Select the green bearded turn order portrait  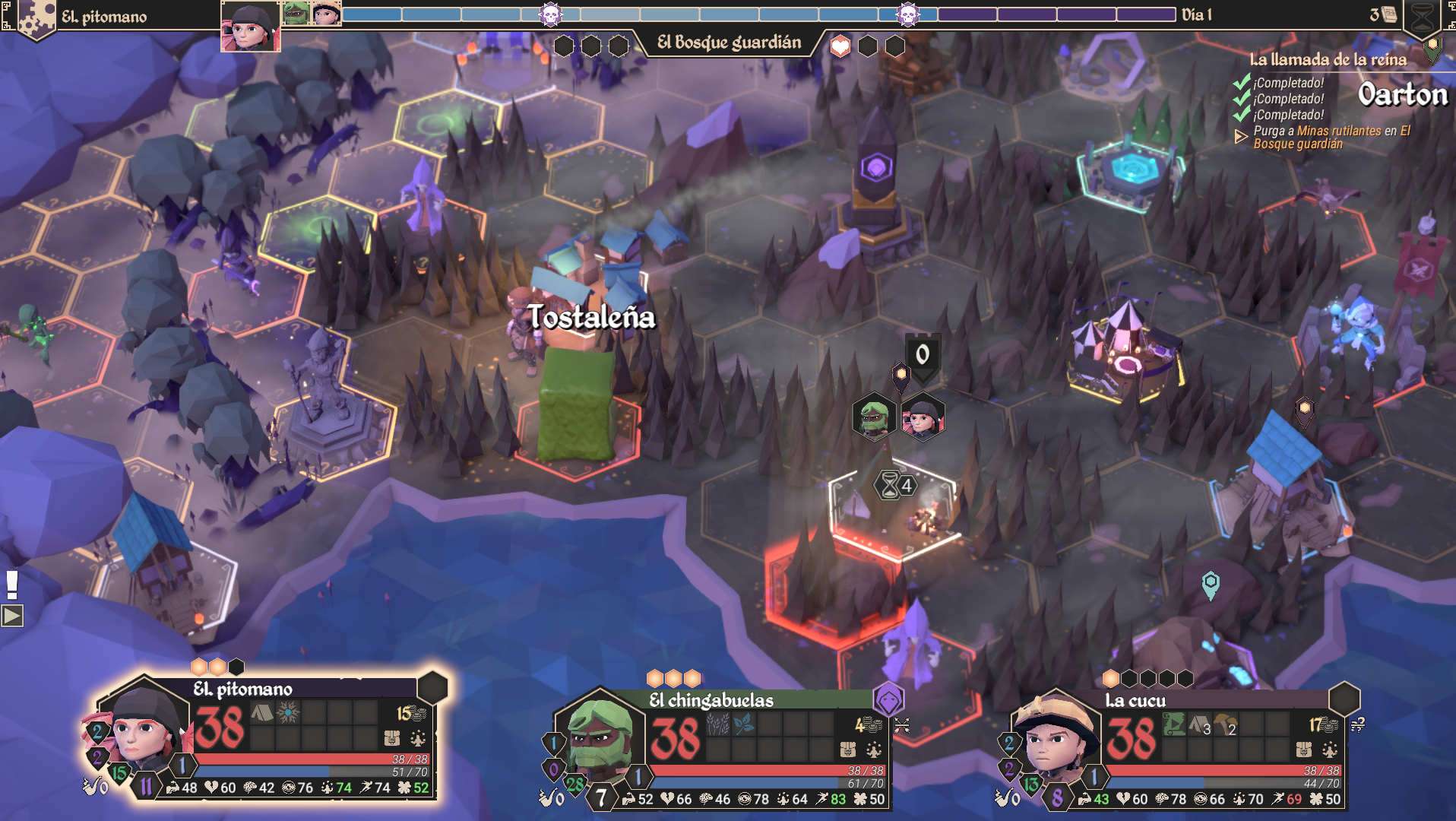point(296,13)
